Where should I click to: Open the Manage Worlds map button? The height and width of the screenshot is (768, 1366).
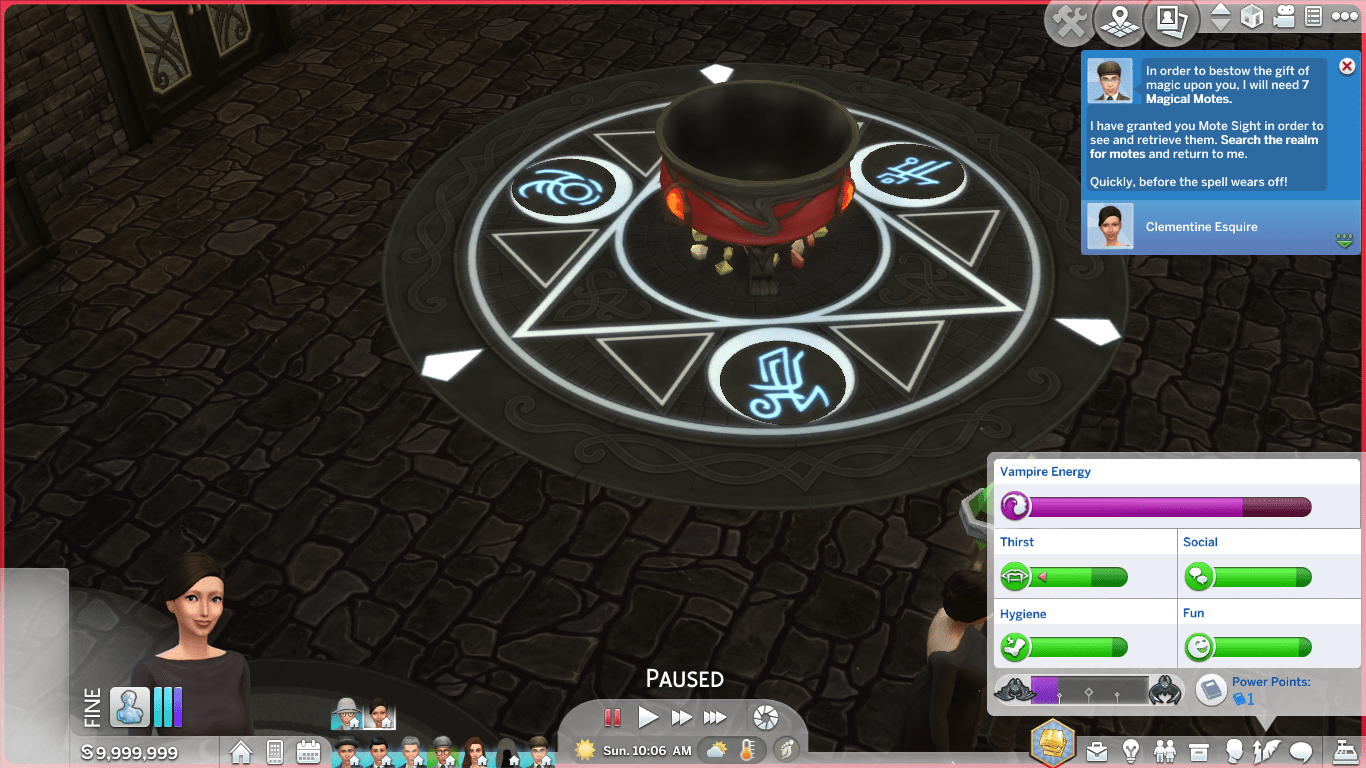click(1119, 21)
